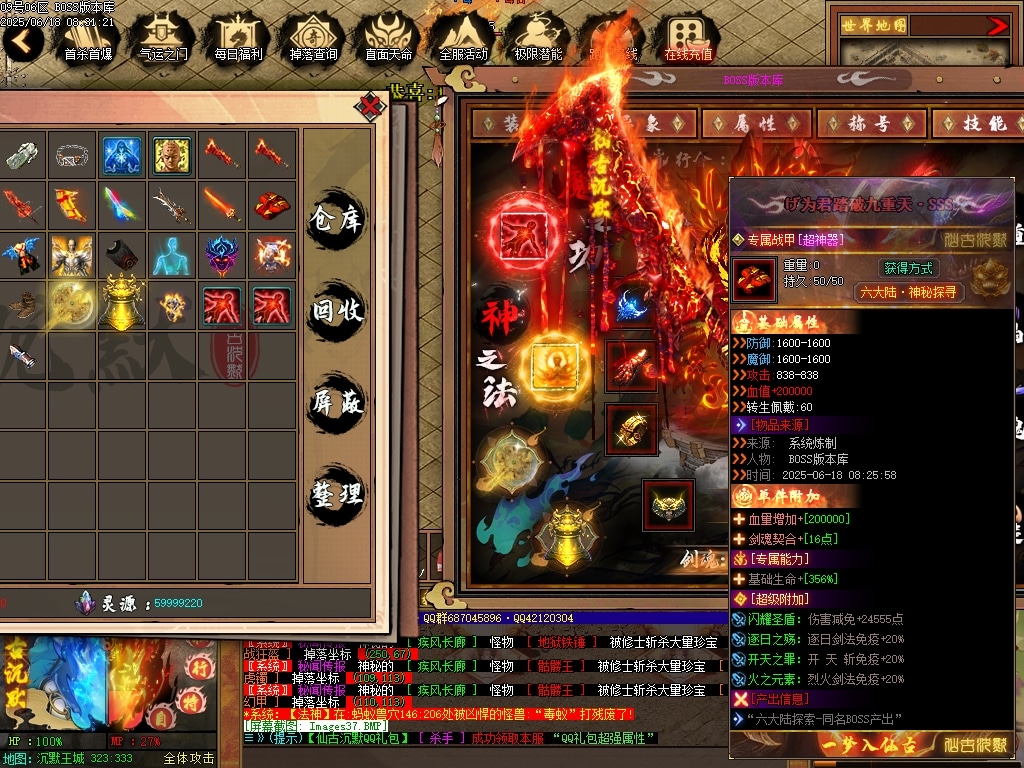The height and width of the screenshot is (768, 1024).
Task: Click the 获得方式 button in the tooltip
Action: click(907, 268)
